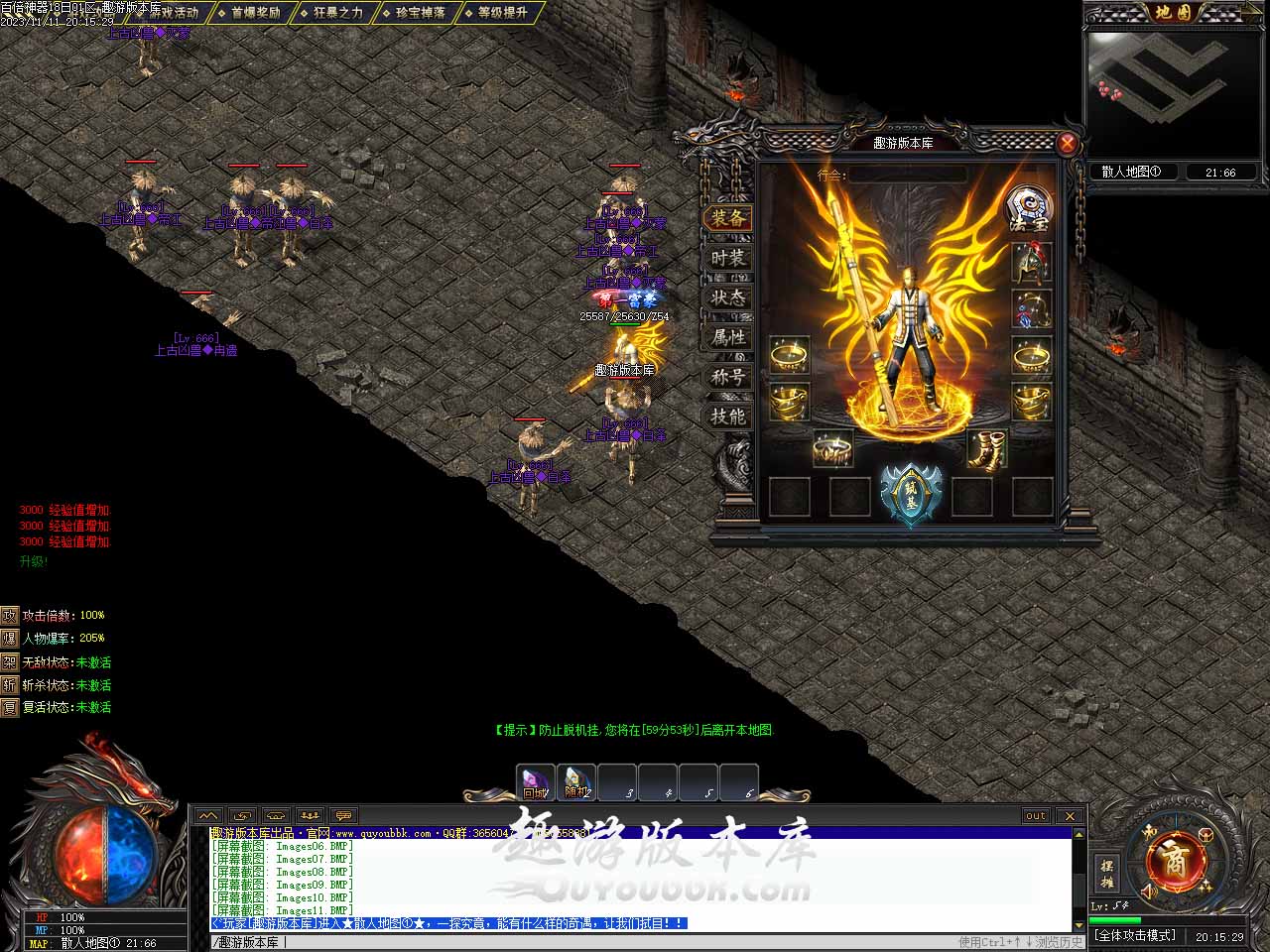
Task: Switch to the 时装 (fashion) tab
Action: pyautogui.click(x=727, y=258)
